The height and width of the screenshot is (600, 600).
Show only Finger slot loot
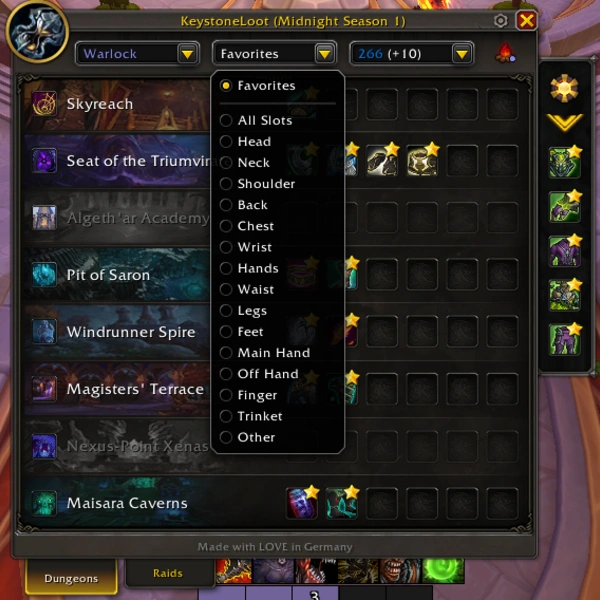[257, 395]
